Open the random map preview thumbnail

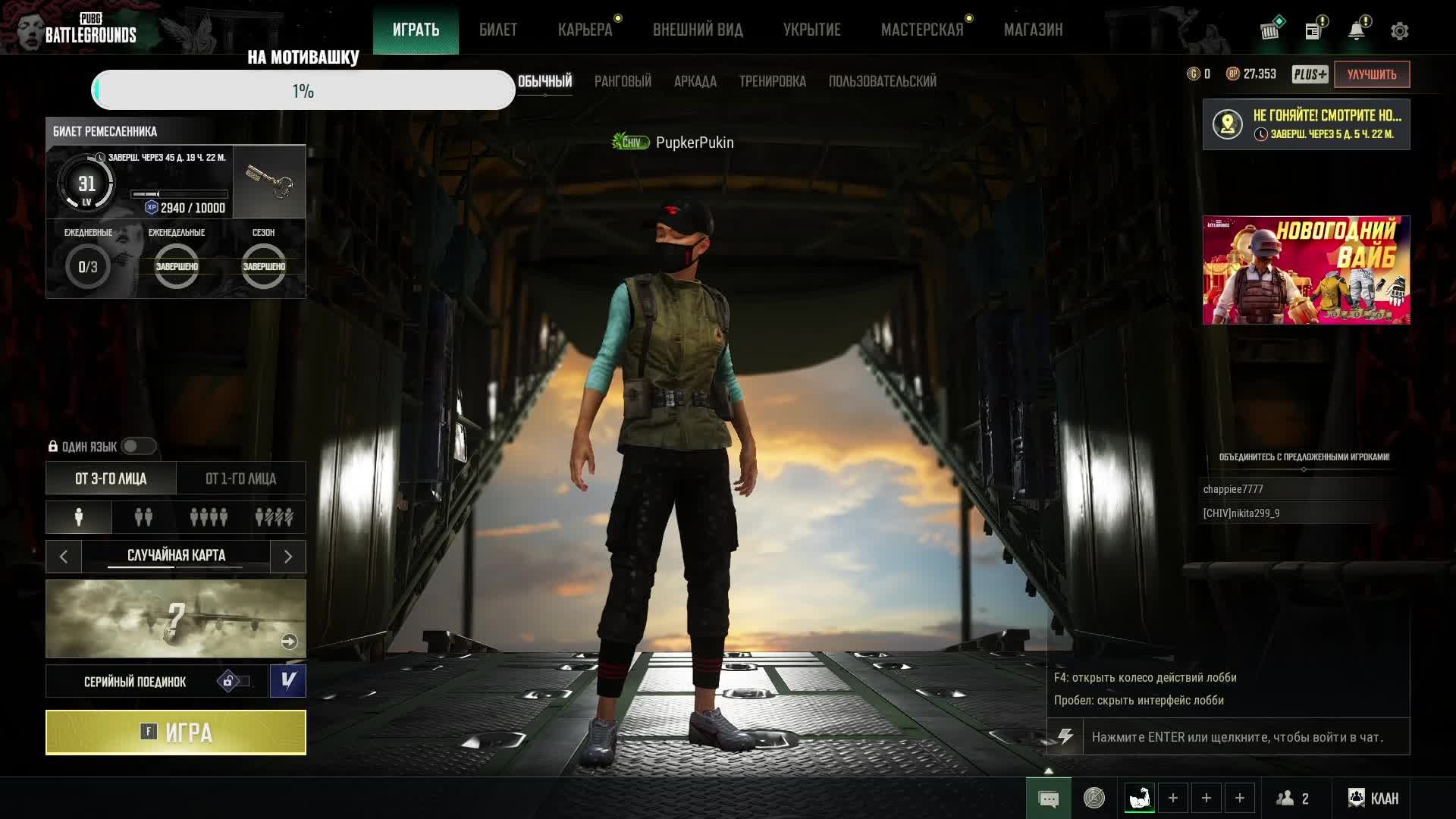click(x=176, y=619)
